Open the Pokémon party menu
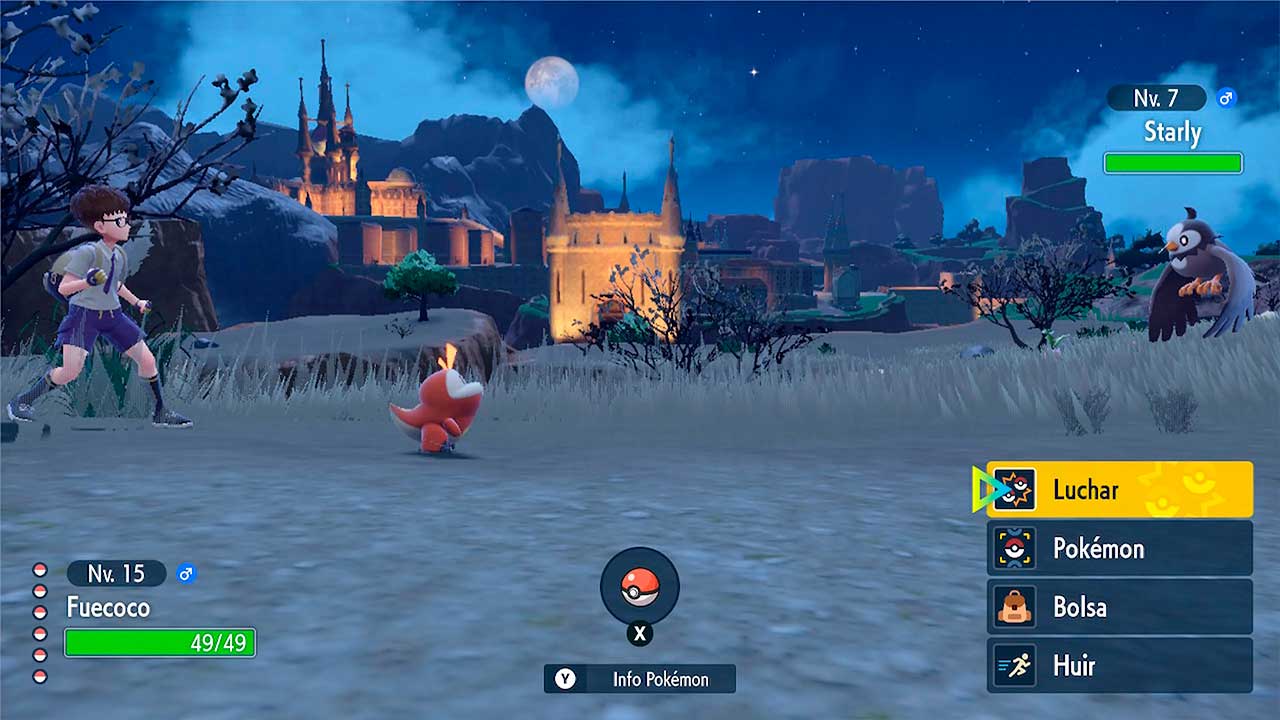 pos(1119,548)
